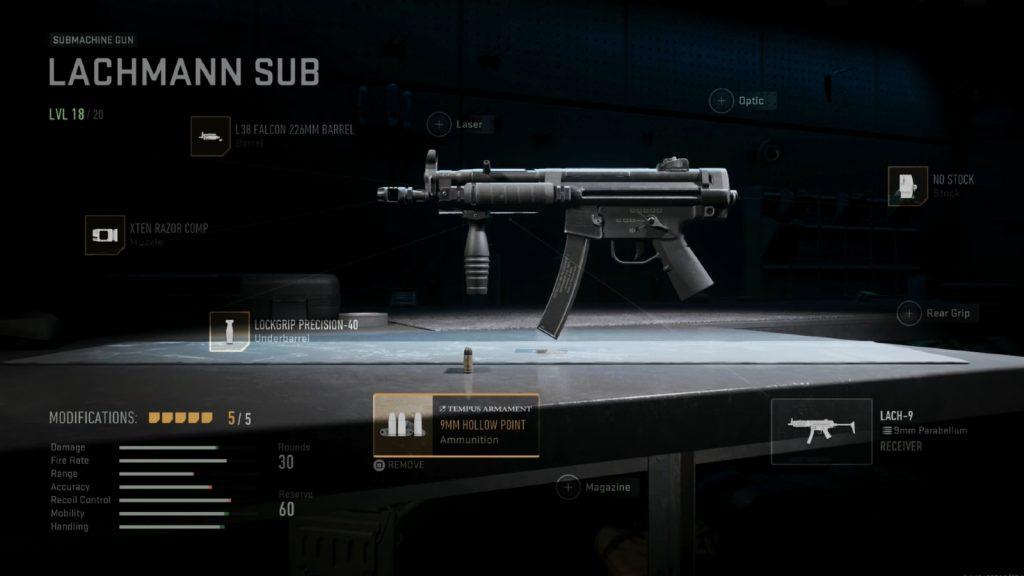Image resolution: width=1024 pixels, height=576 pixels.
Task: Choose the Lockgrip Precision-40 underbarrel slot
Action: 229,331
